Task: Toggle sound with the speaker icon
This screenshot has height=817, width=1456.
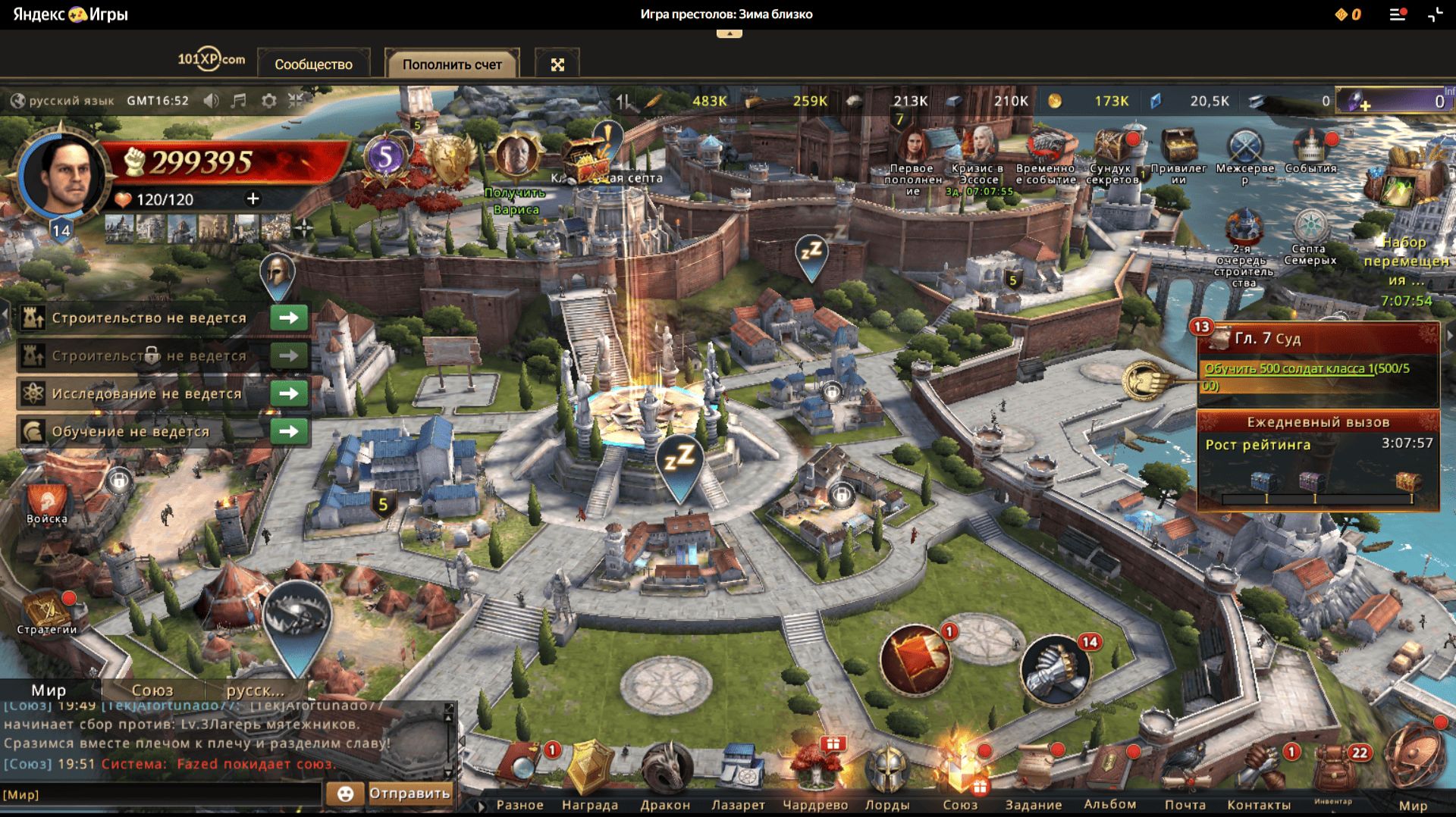Action: [211, 101]
